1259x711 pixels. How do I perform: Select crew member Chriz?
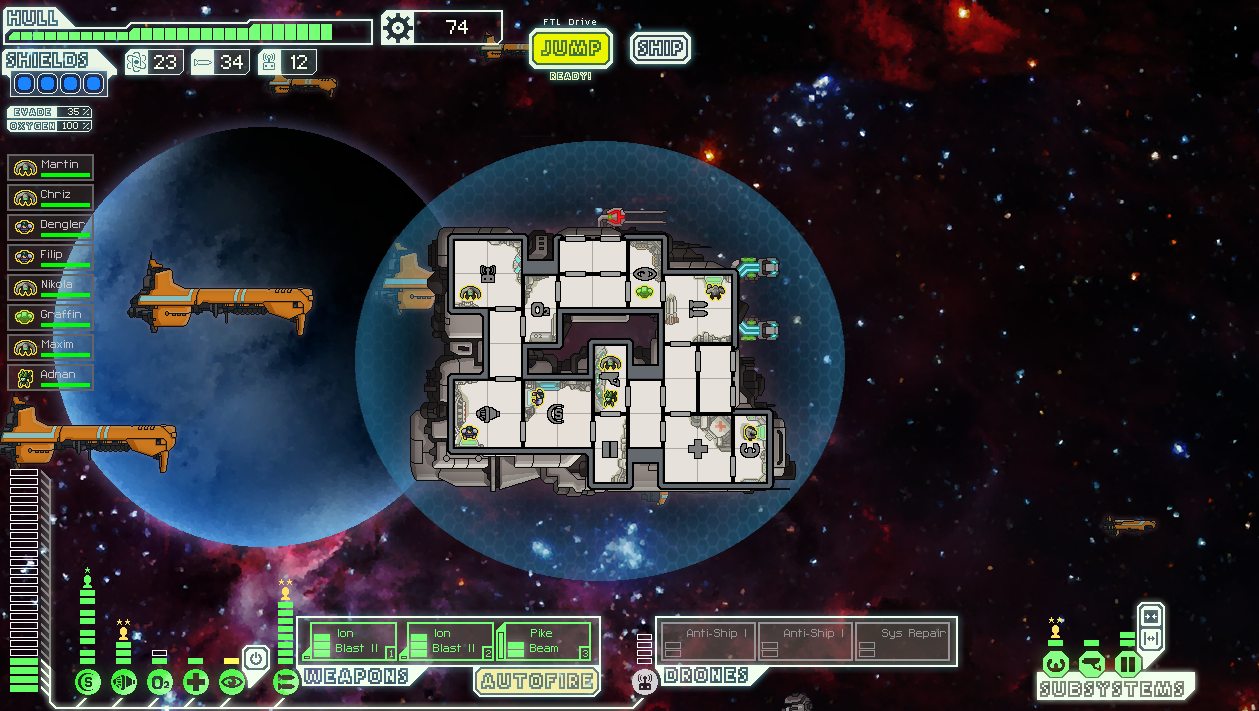pos(51,197)
